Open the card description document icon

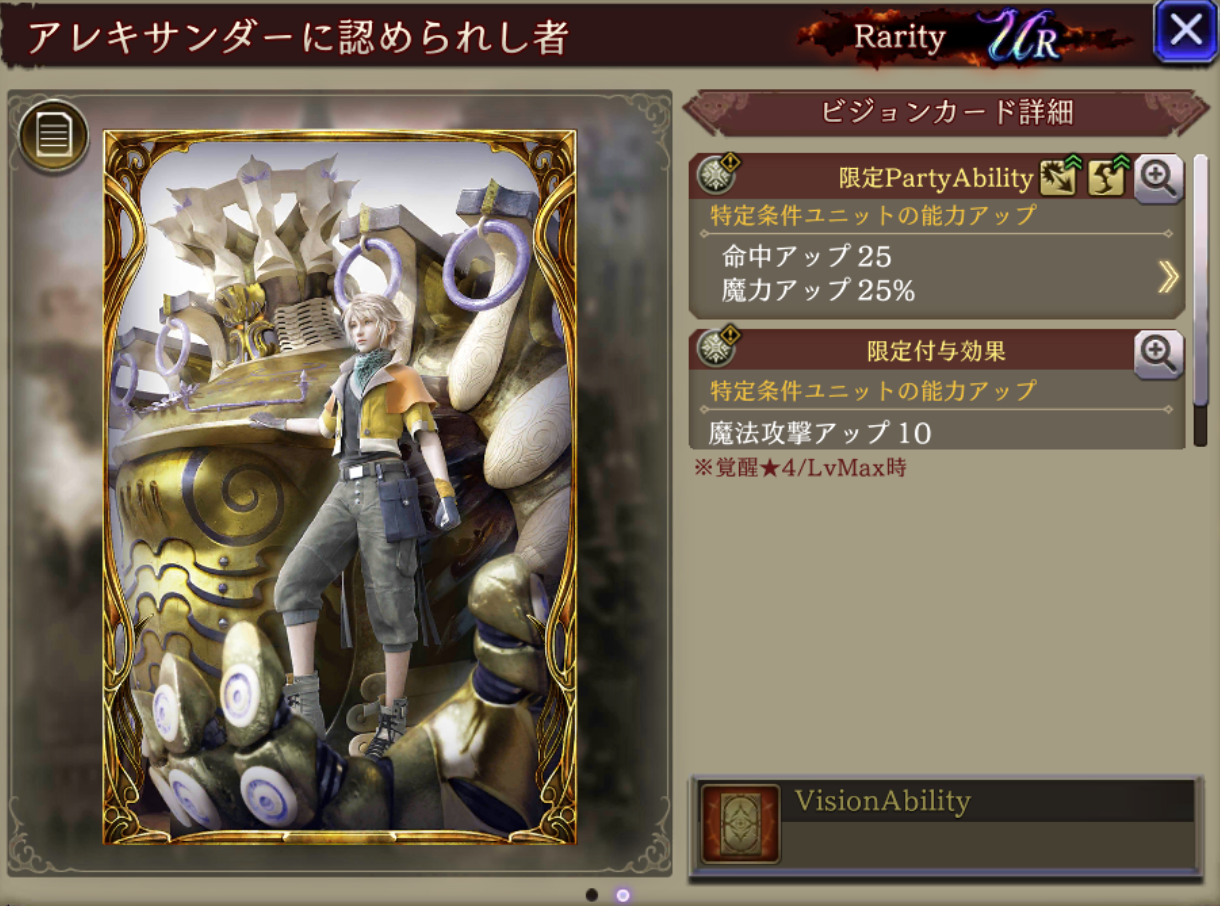pyautogui.click(x=53, y=137)
